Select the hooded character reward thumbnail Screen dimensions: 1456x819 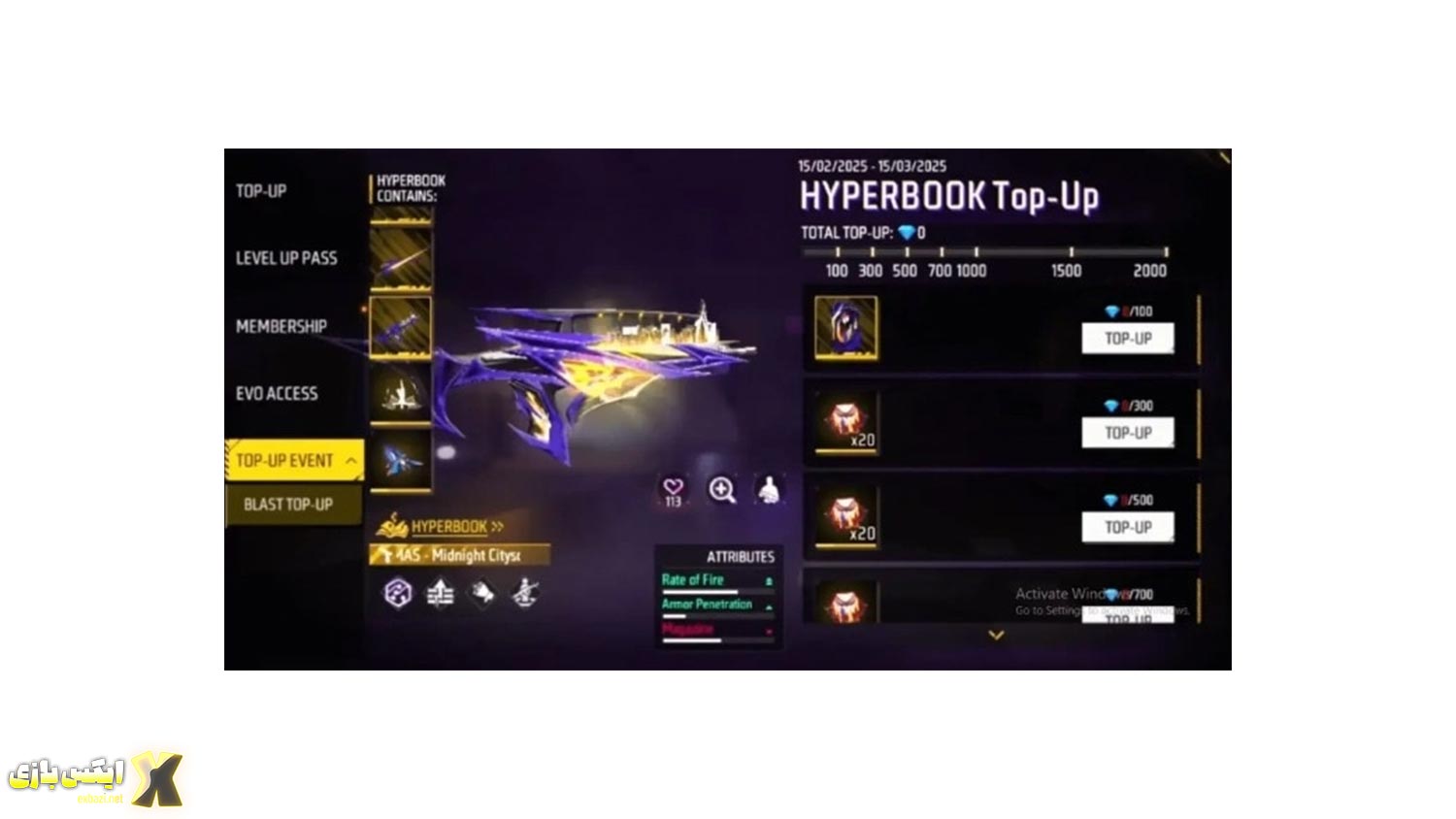845,328
